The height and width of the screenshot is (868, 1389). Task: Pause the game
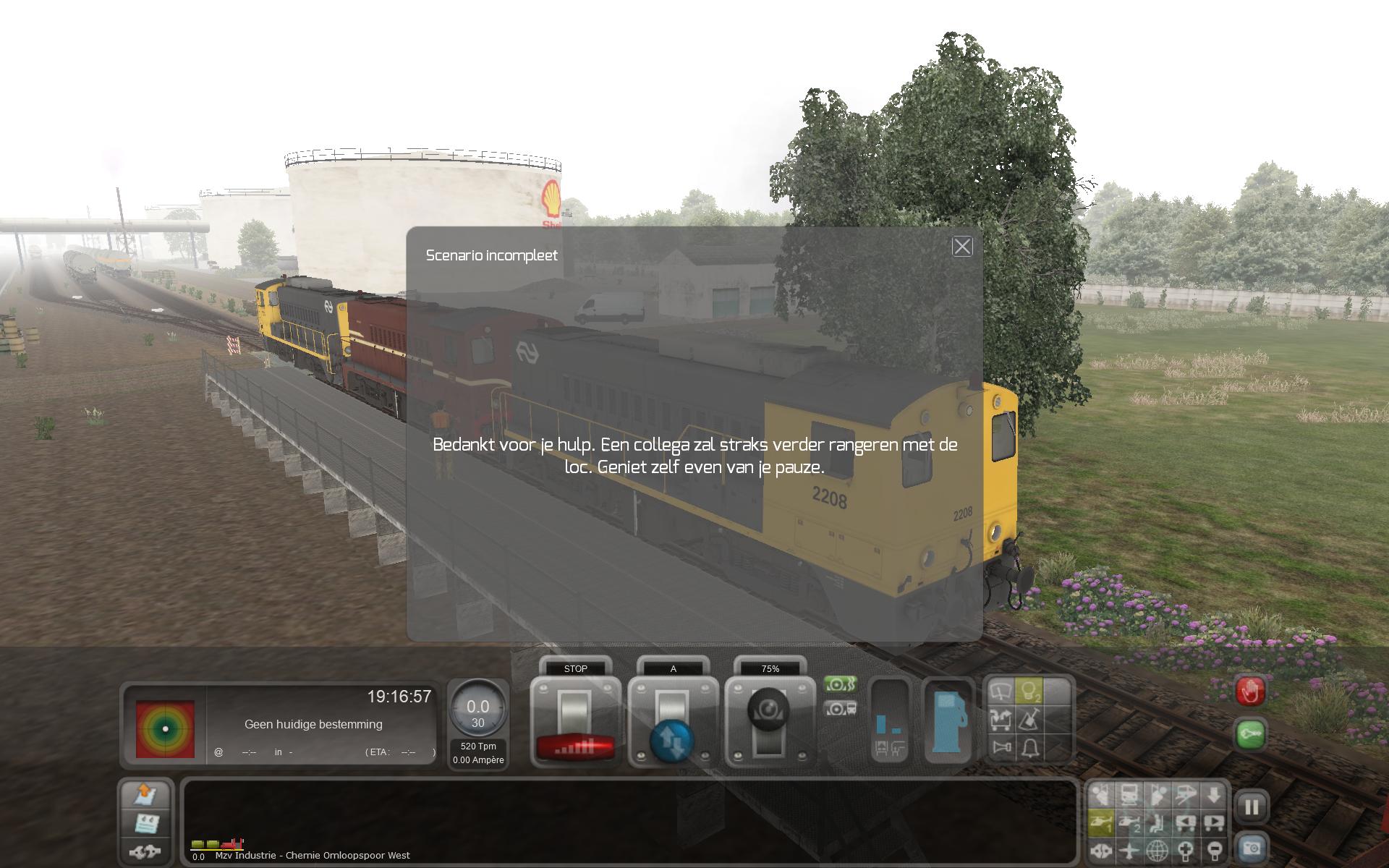point(1252,807)
